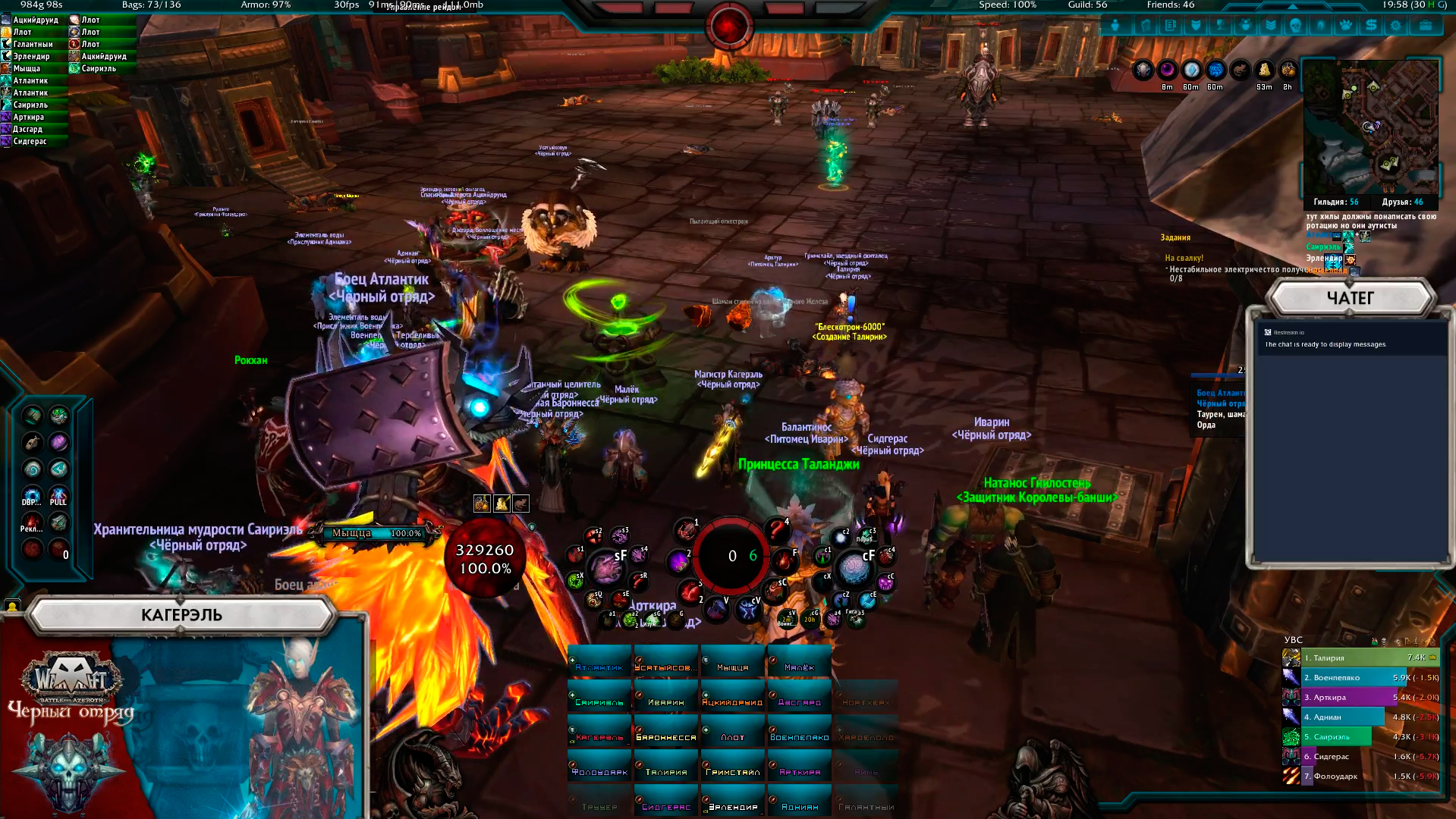
Task: Select the 8m purple orb buff
Action: [1167, 71]
